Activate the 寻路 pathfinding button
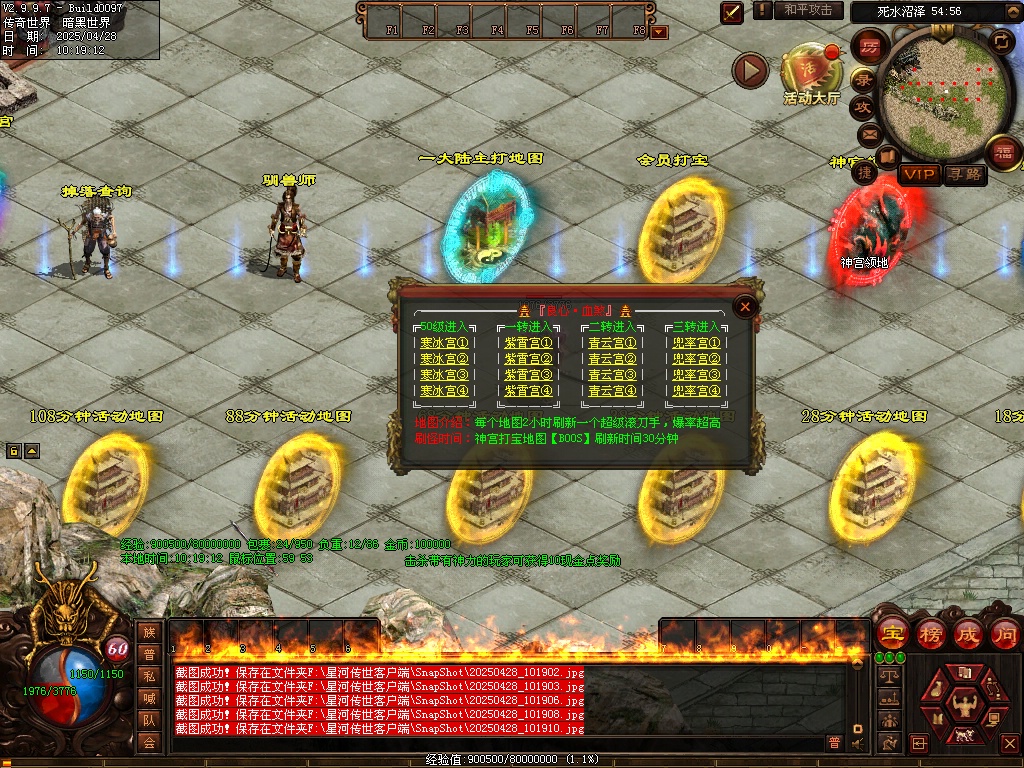The image size is (1024, 768). (x=965, y=174)
